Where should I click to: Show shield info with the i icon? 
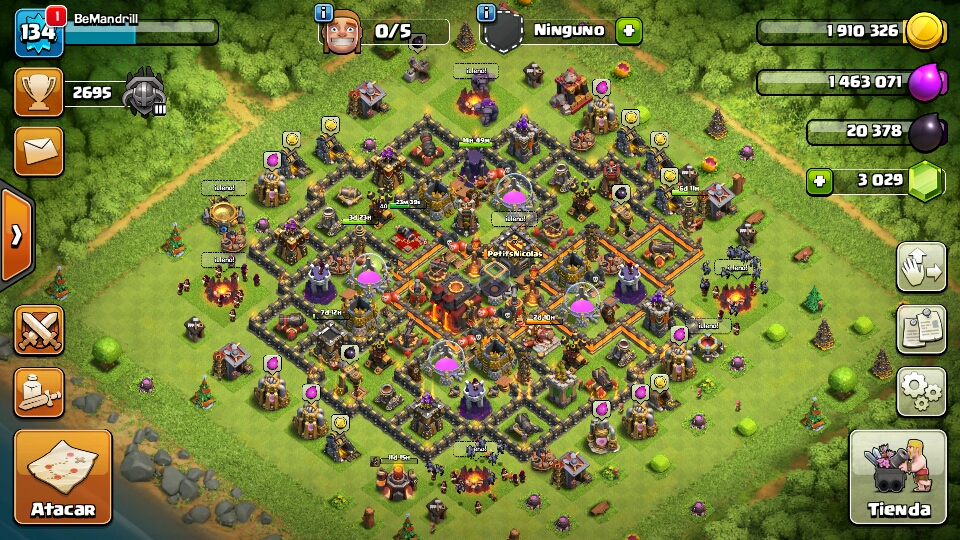pos(488,13)
